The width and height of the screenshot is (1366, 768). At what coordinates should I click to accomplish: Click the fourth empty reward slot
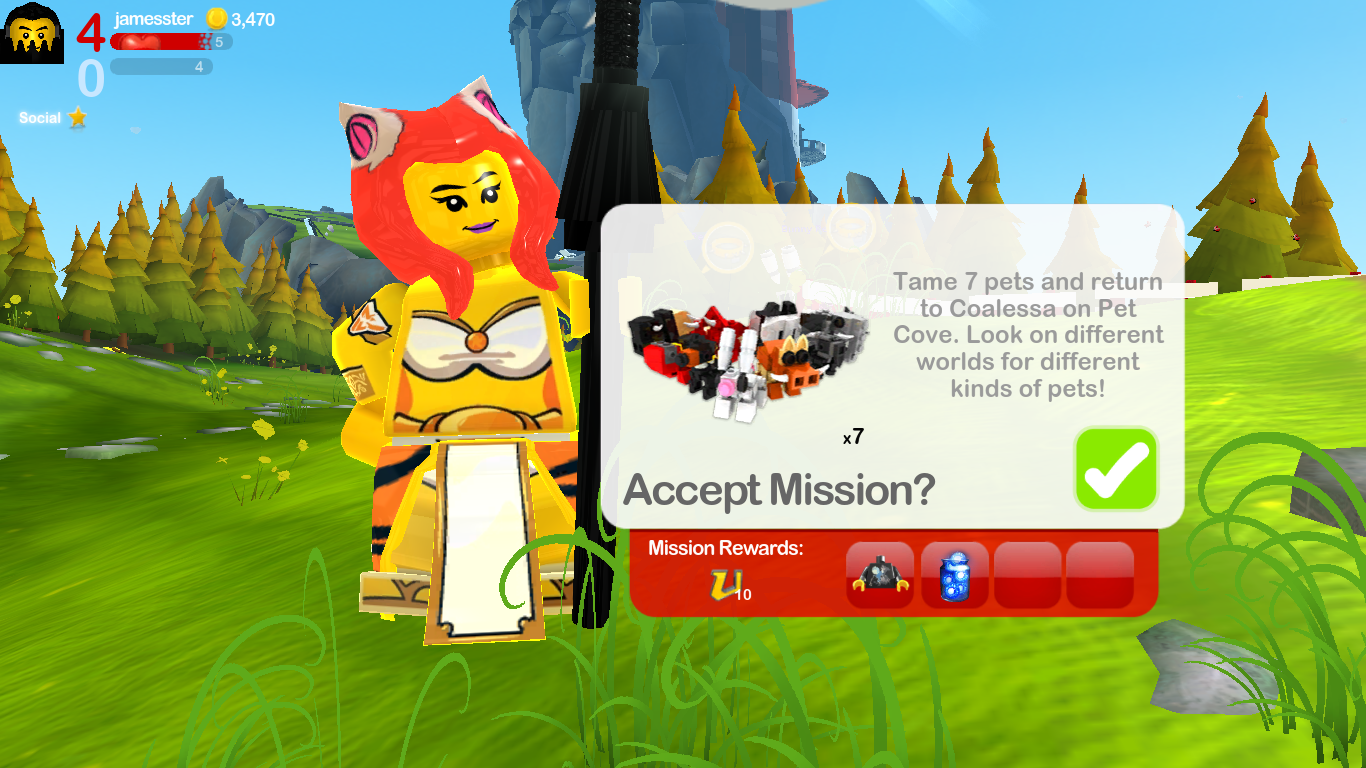1100,576
